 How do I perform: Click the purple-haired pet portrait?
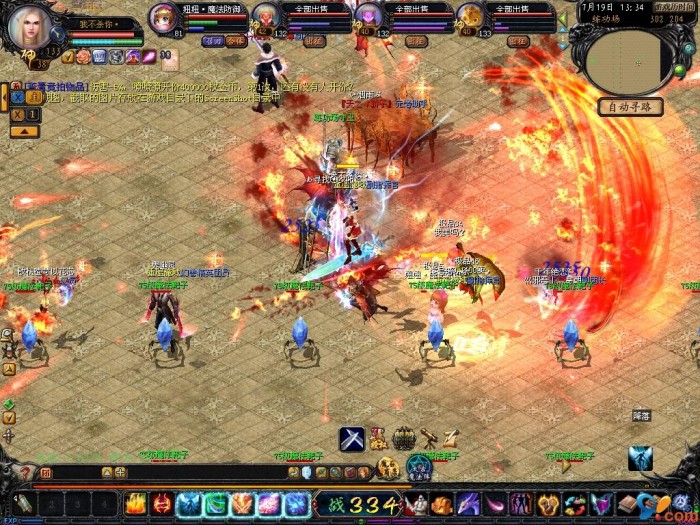coord(369,17)
